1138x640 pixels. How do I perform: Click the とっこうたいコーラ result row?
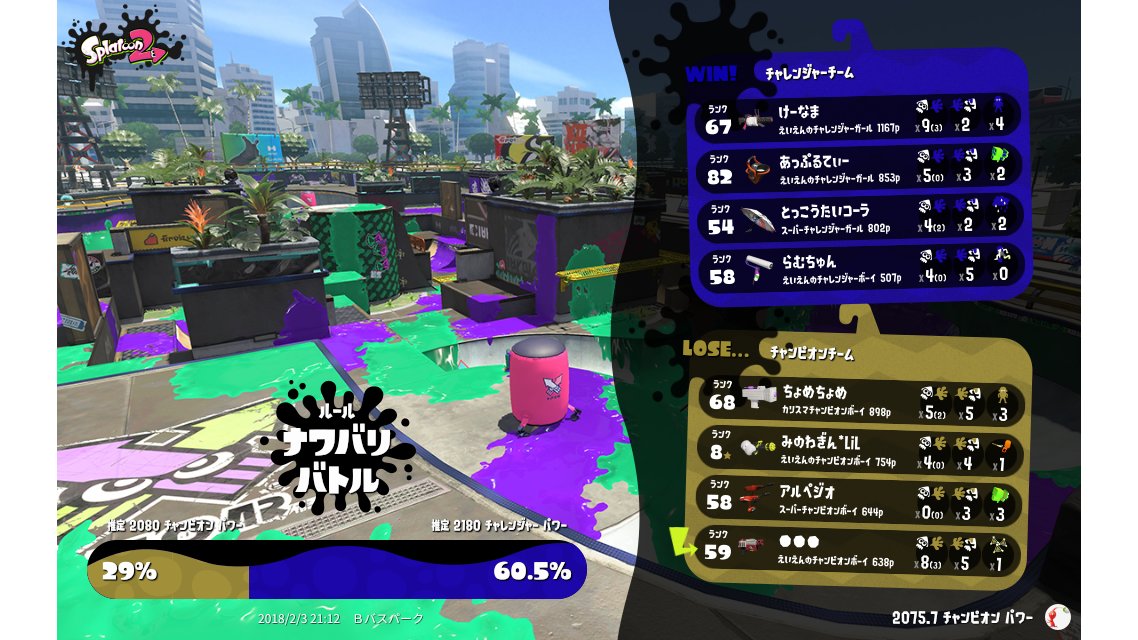tap(860, 219)
